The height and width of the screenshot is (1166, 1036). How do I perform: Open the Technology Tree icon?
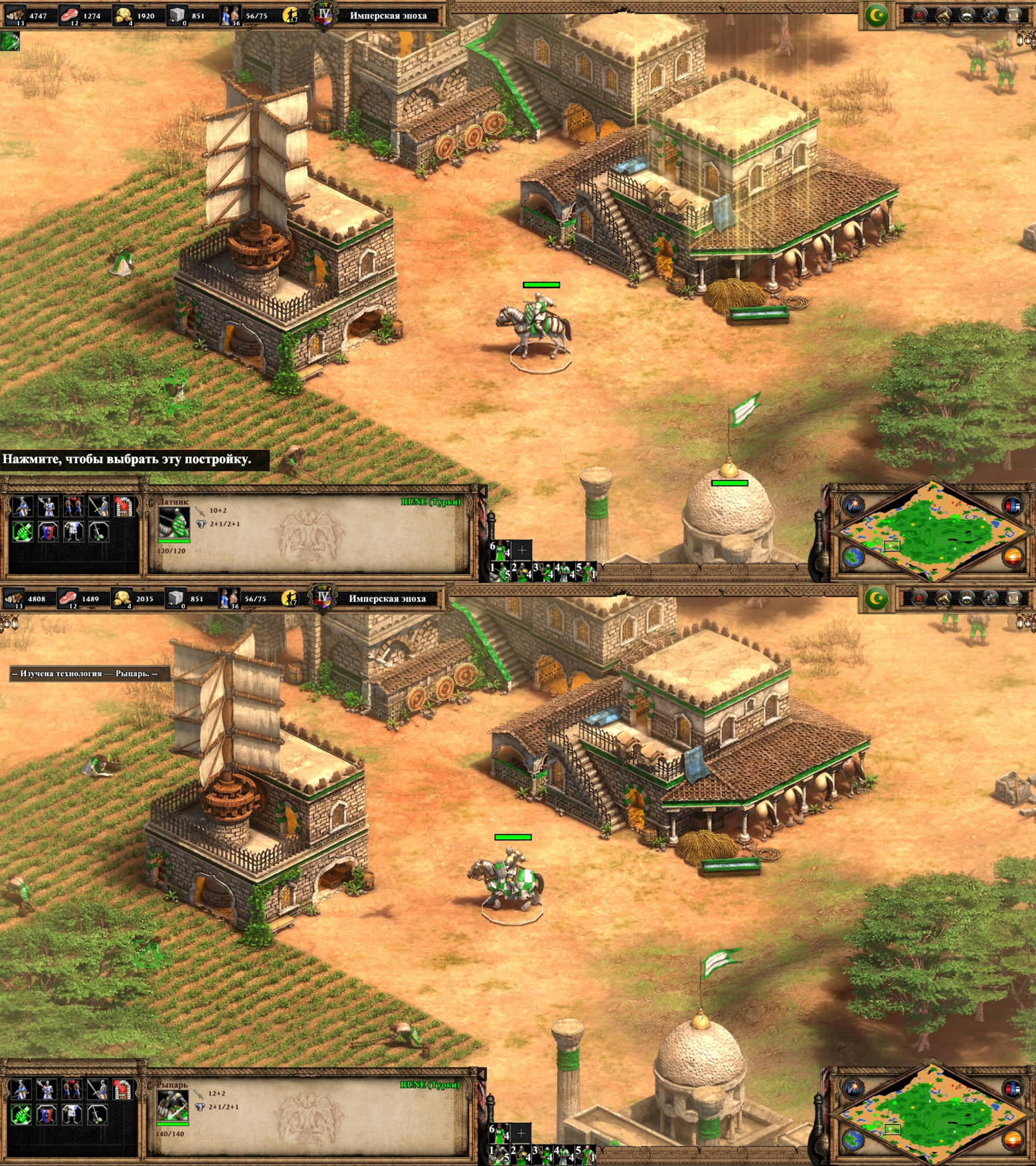coord(989,15)
